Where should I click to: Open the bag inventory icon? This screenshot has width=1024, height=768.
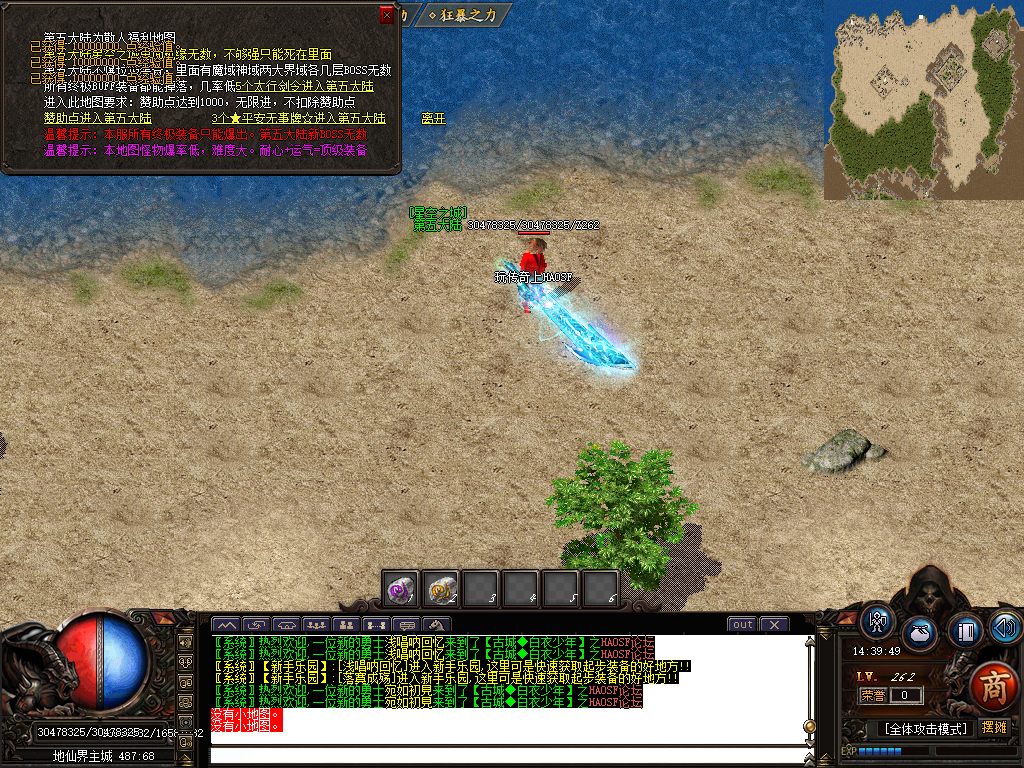919,633
